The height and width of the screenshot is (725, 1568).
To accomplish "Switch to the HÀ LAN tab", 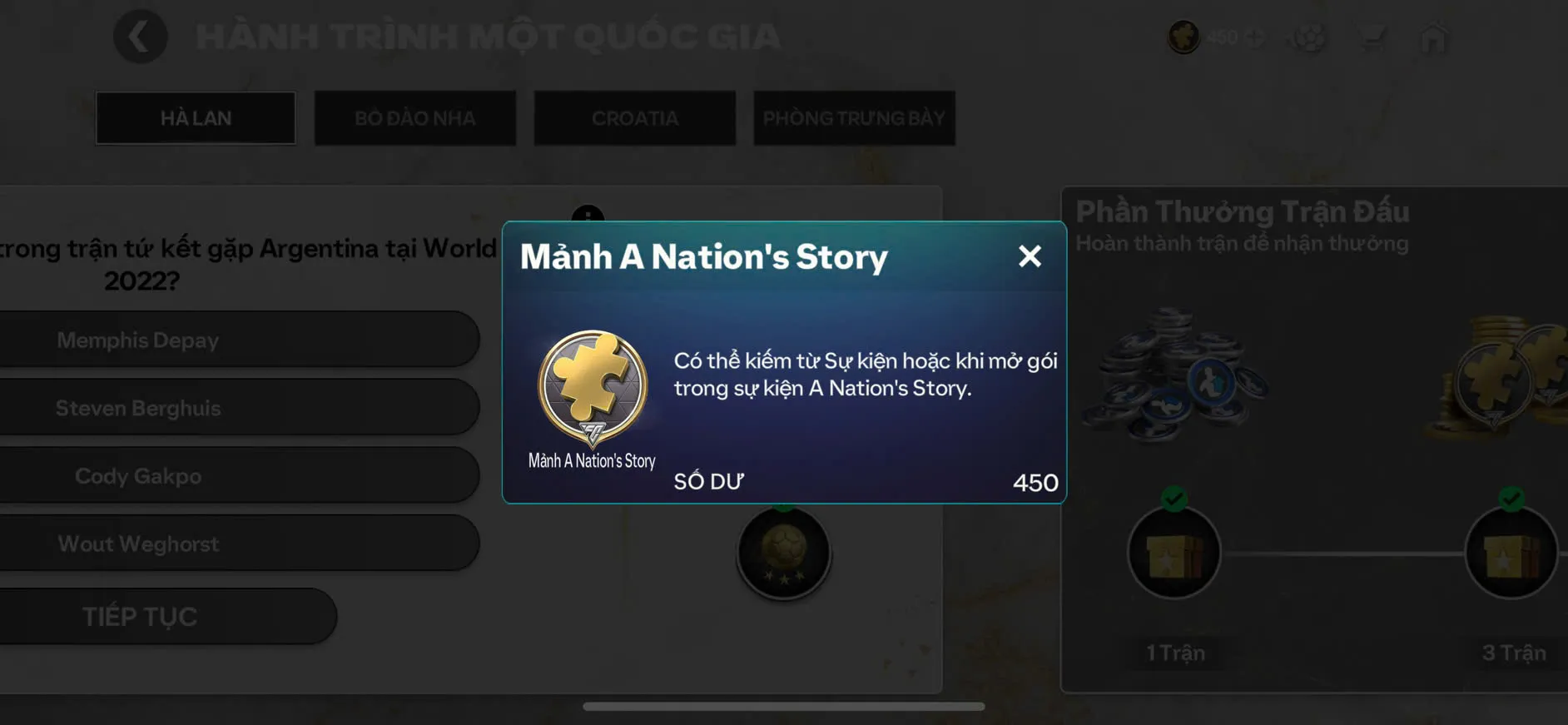I will click(196, 117).
